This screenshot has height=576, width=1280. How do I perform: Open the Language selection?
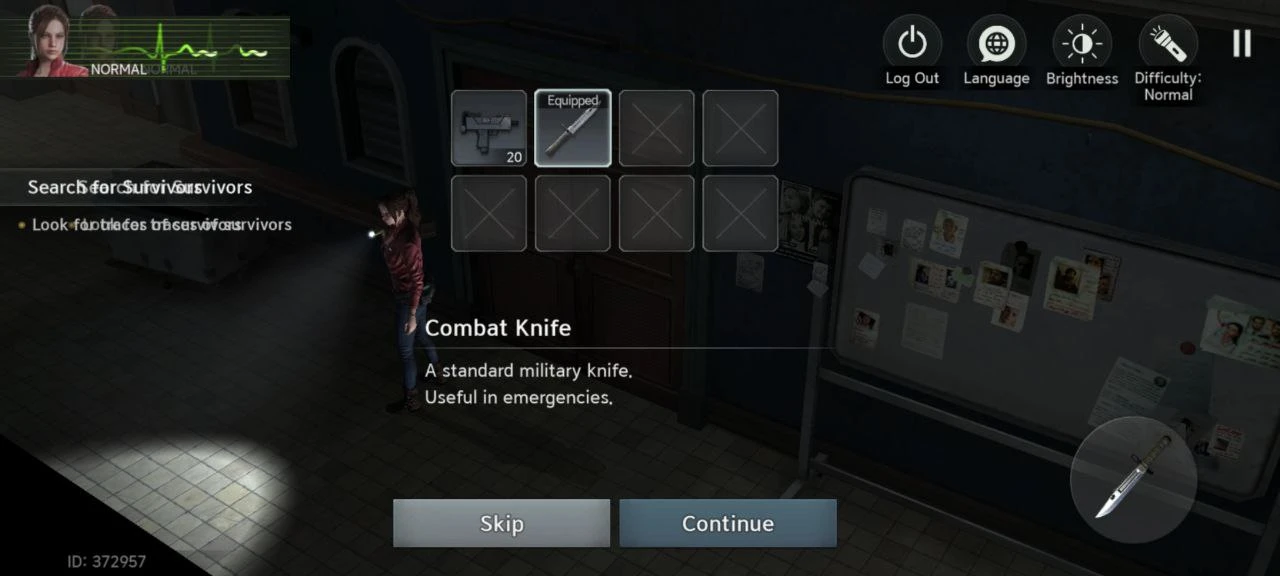click(x=996, y=44)
